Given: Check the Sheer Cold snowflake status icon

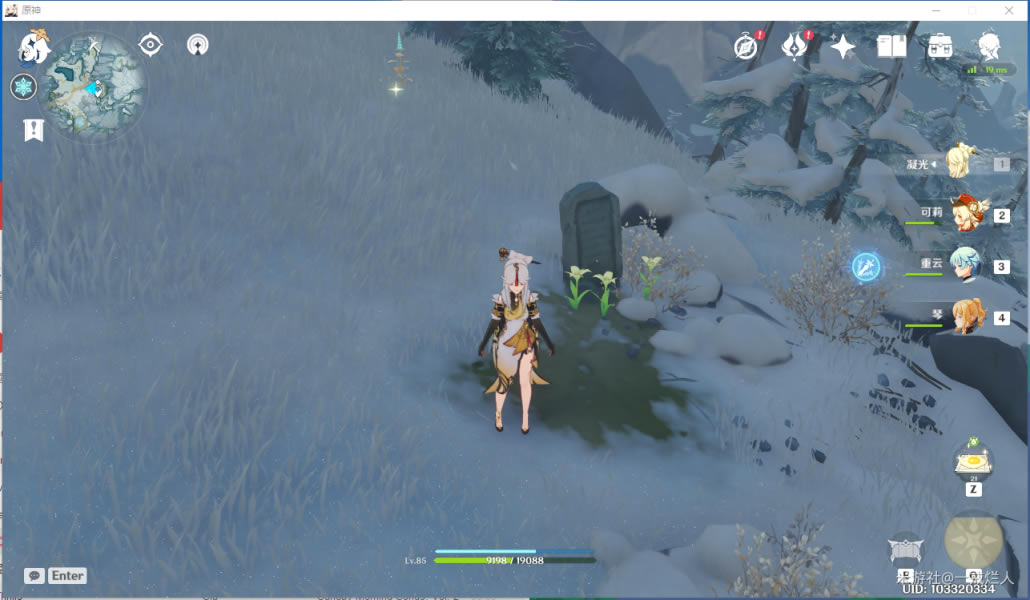Looking at the screenshot, I should [23, 87].
